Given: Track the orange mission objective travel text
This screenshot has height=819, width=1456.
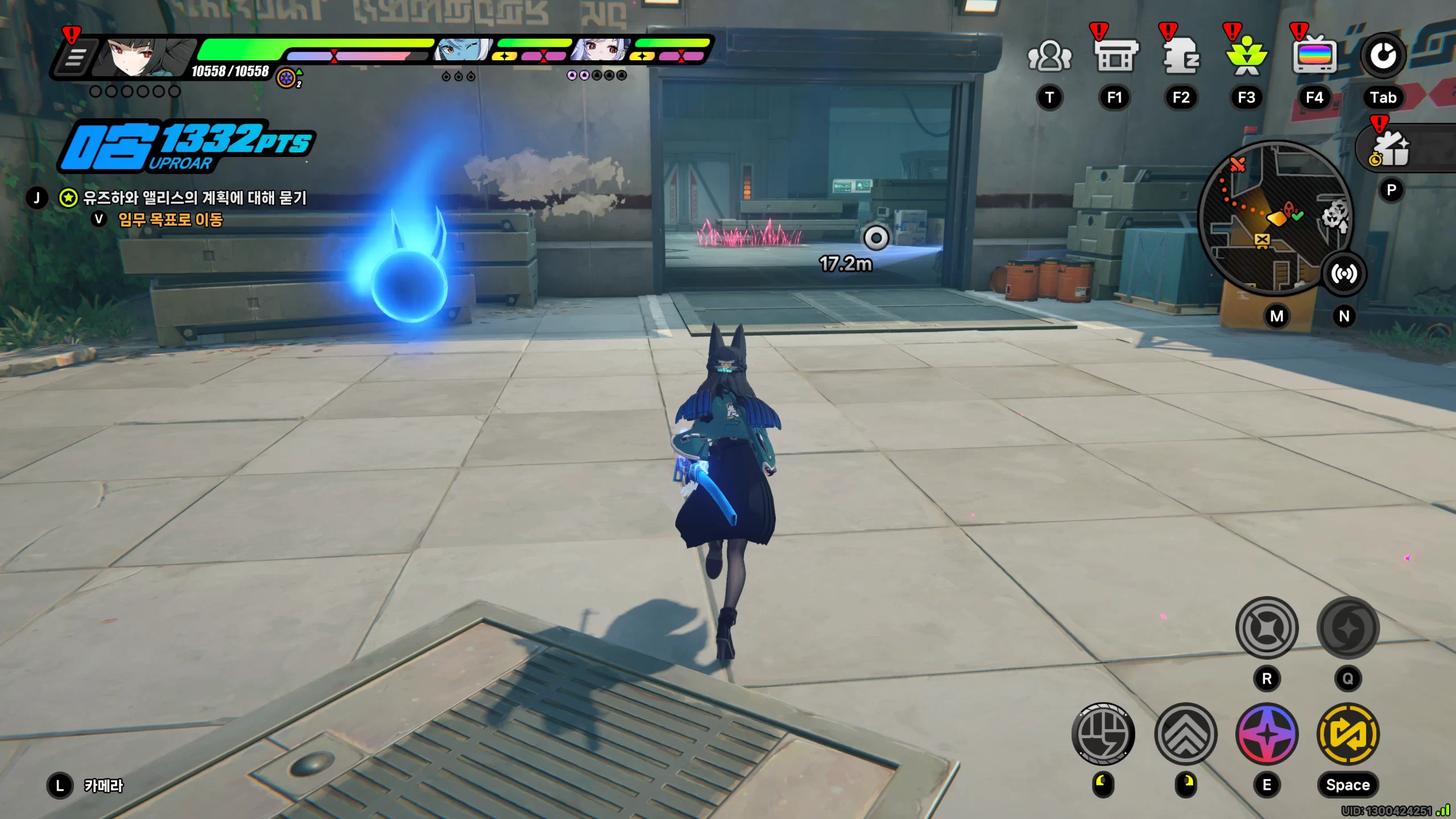Looking at the screenshot, I should [170, 220].
